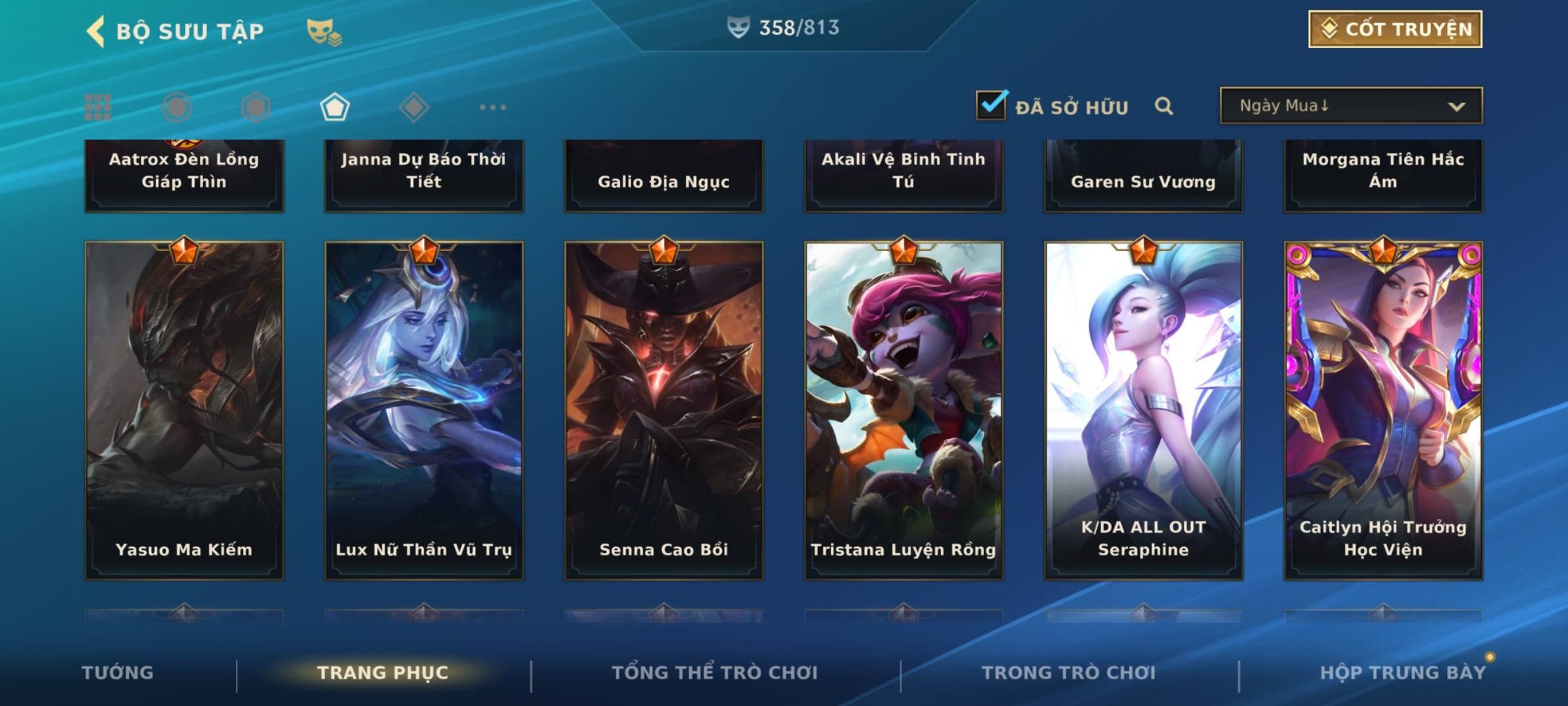Open the skin search magnifier
The width and height of the screenshot is (1568, 706).
(1164, 106)
